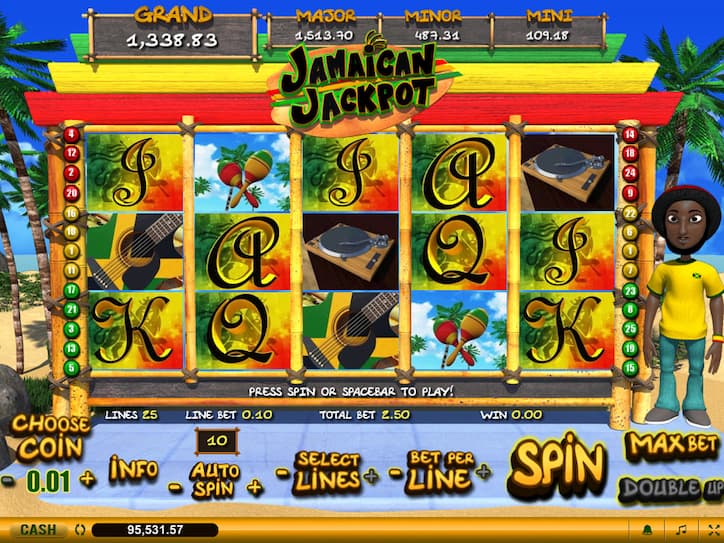Activate the Double Up gamble button
Viewport: 724px width, 543px height.
pyautogui.click(x=672, y=488)
